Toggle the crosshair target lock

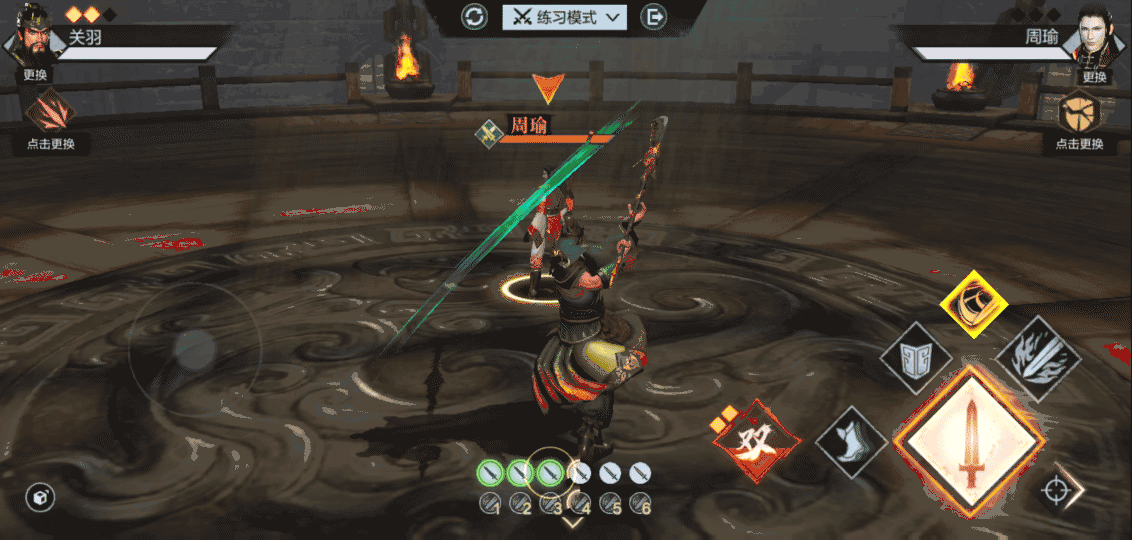coord(1054,491)
